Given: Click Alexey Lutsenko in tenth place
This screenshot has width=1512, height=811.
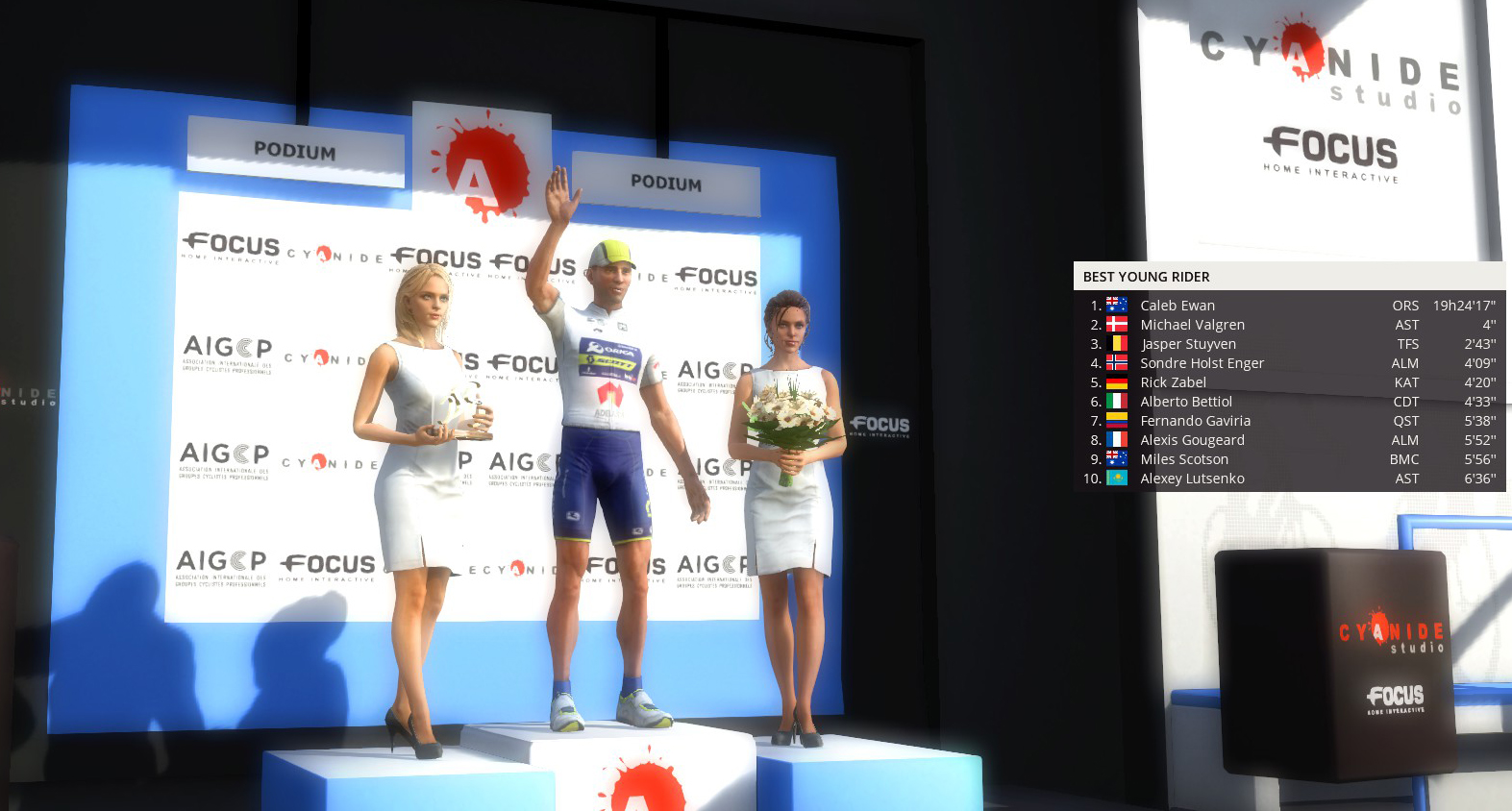Looking at the screenshot, I should (x=1192, y=479).
